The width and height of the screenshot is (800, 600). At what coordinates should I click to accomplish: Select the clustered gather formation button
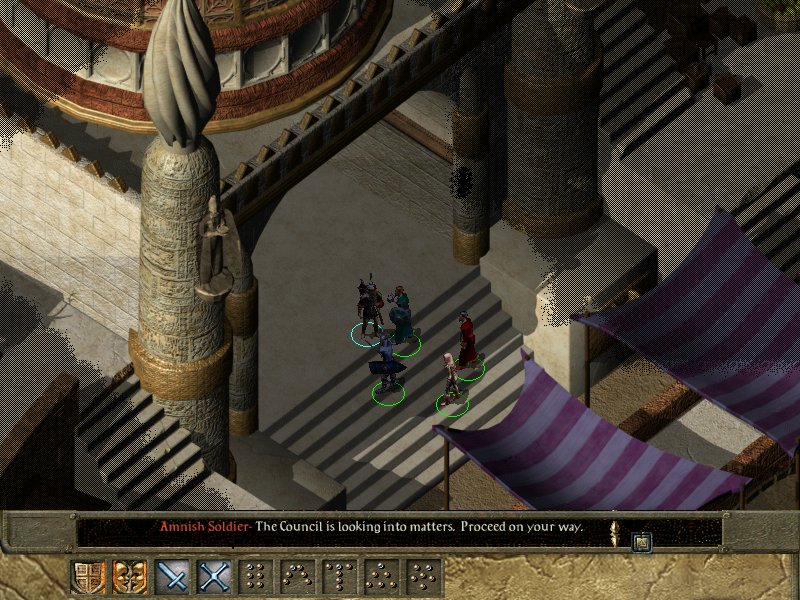(423, 576)
